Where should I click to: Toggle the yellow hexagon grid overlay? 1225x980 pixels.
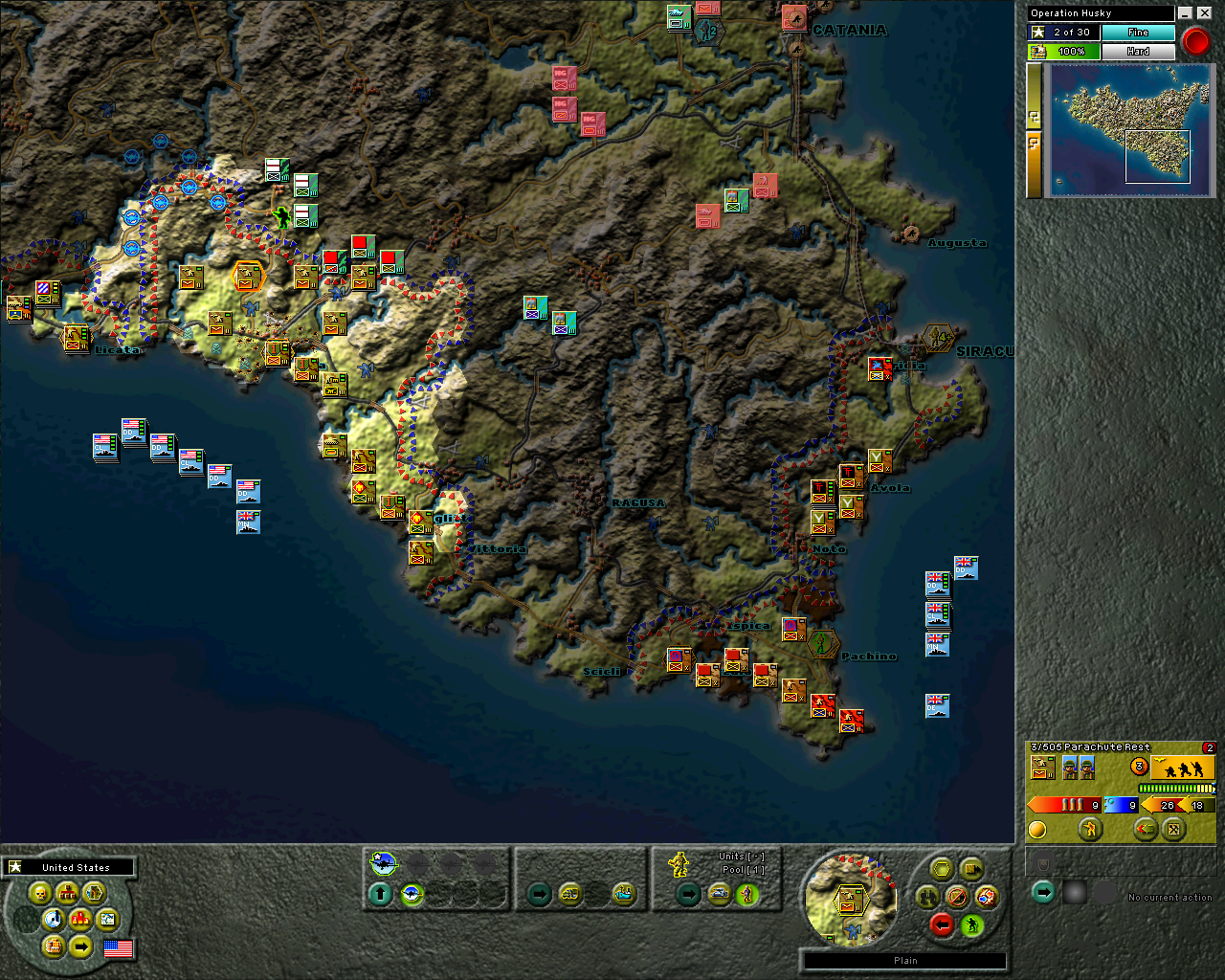click(x=942, y=868)
